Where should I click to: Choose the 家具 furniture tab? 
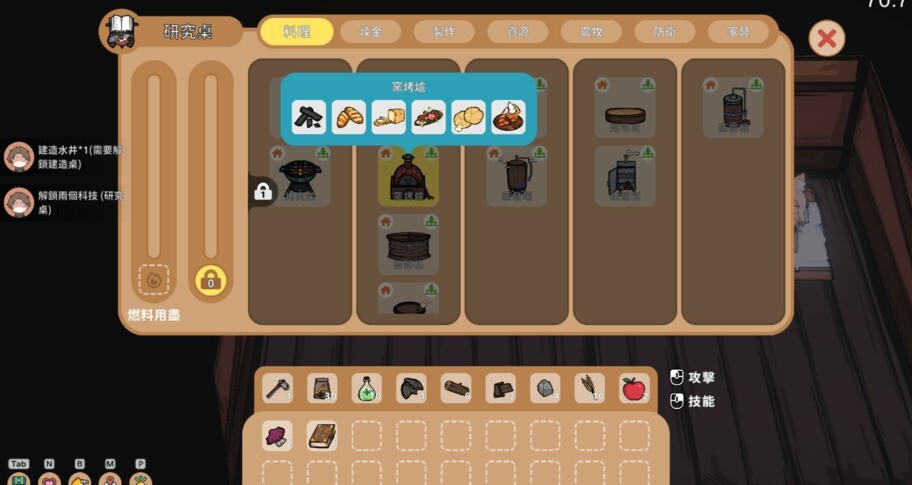coord(738,32)
